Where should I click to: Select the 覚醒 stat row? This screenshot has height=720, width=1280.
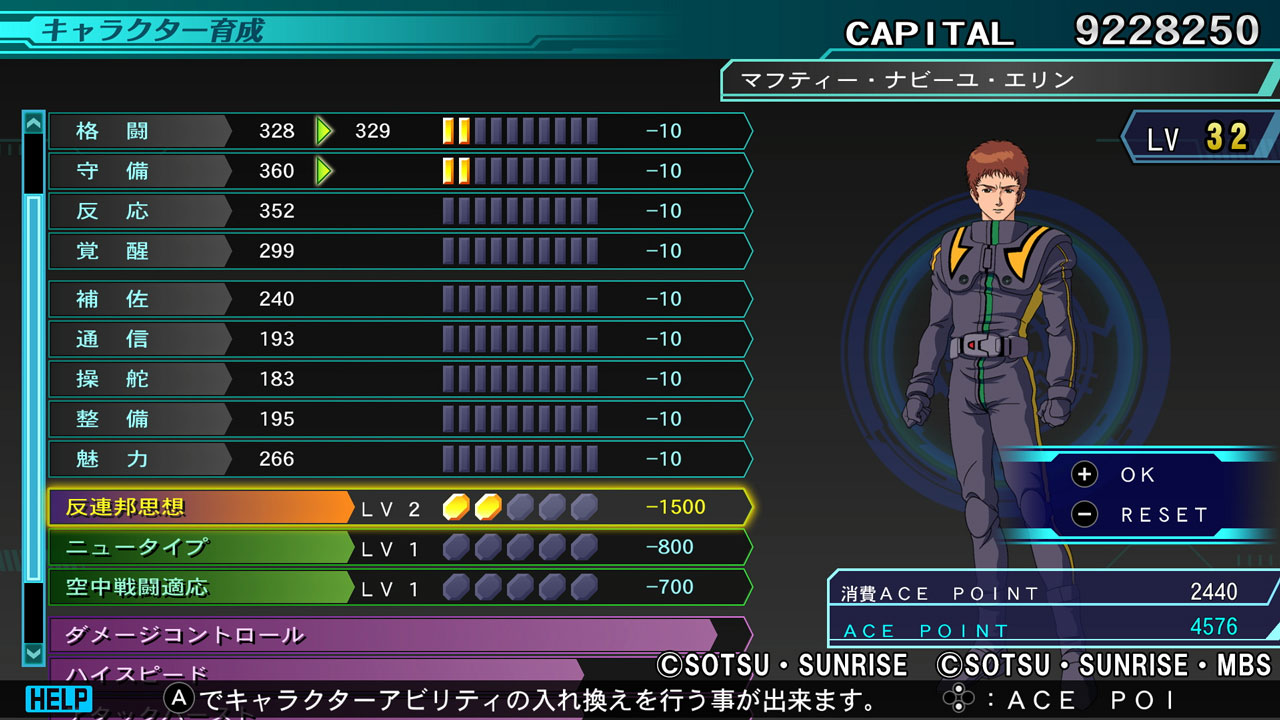coord(400,251)
